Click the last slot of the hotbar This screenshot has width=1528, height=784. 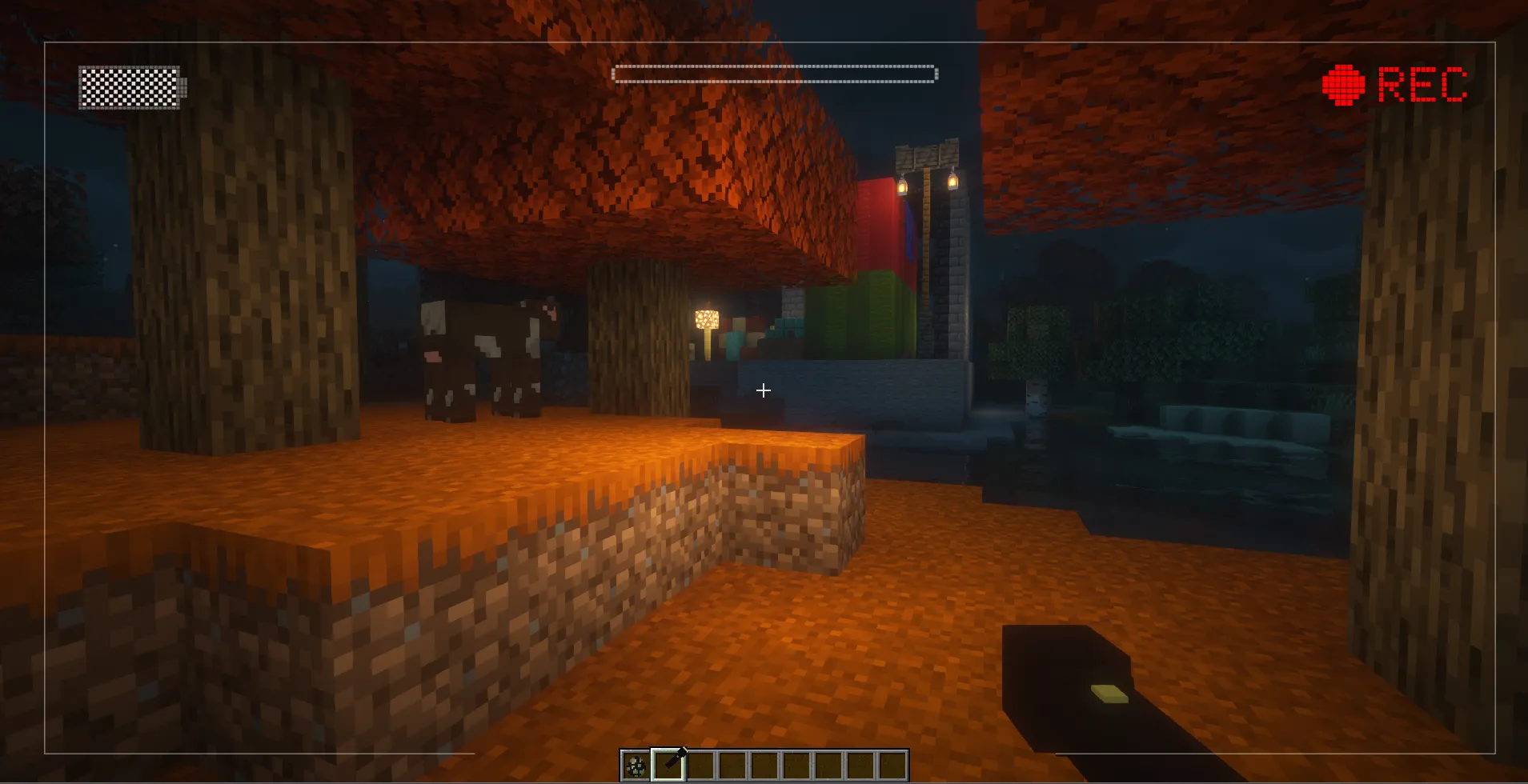point(893,766)
